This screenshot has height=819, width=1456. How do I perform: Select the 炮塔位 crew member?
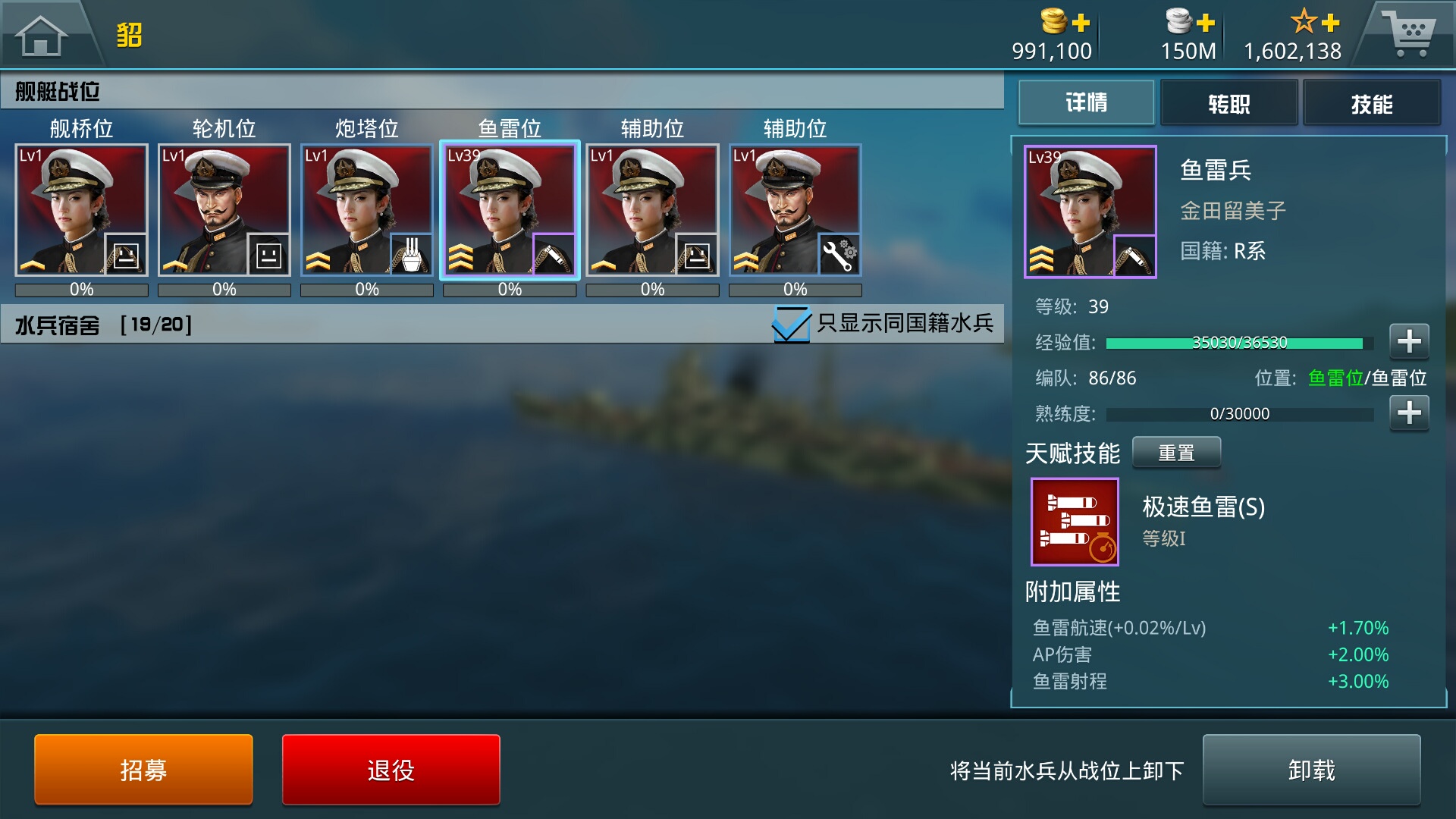click(367, 210)
